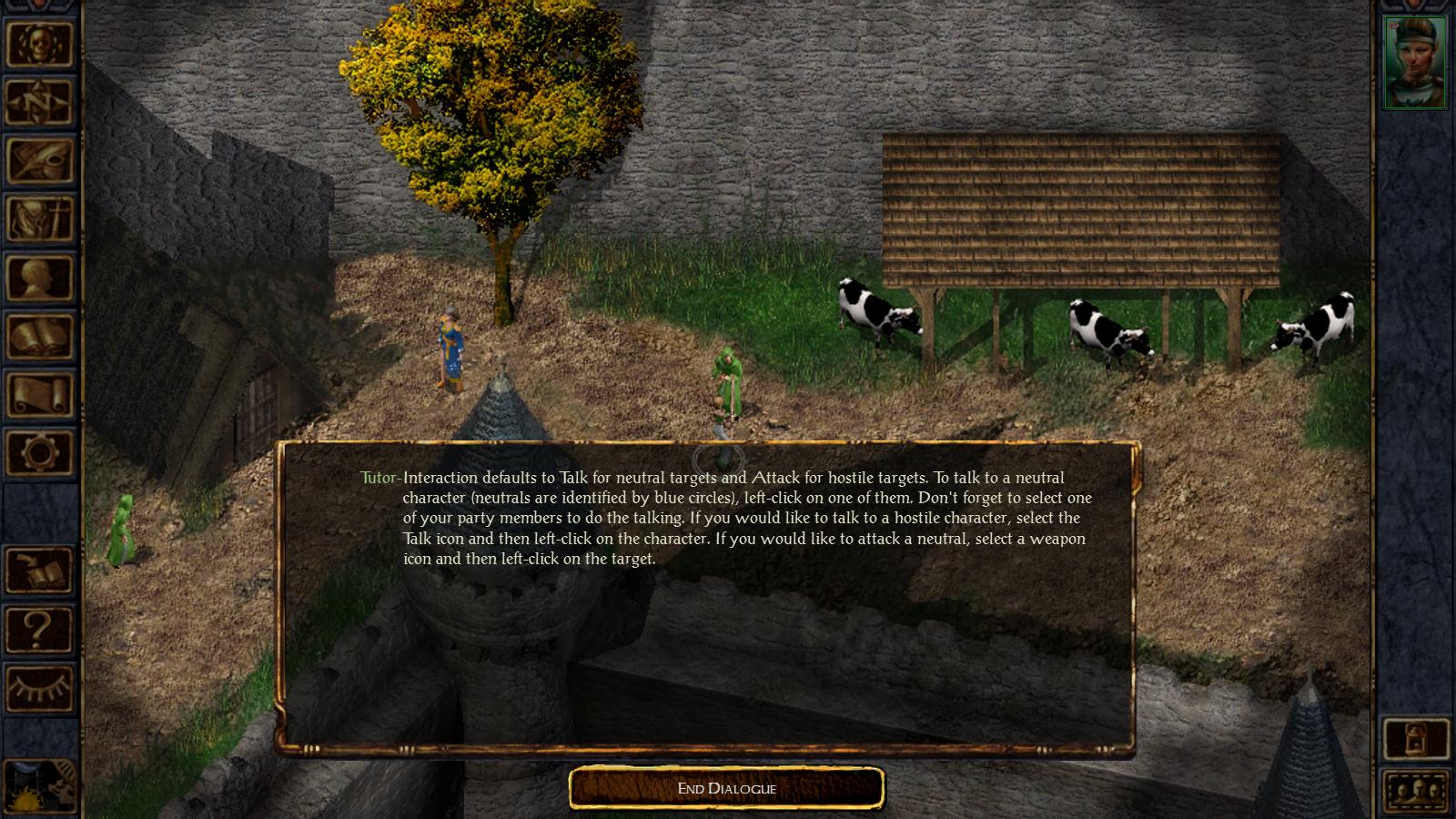
Task: Open the gear options icon
Action: (x=39, y=452)
